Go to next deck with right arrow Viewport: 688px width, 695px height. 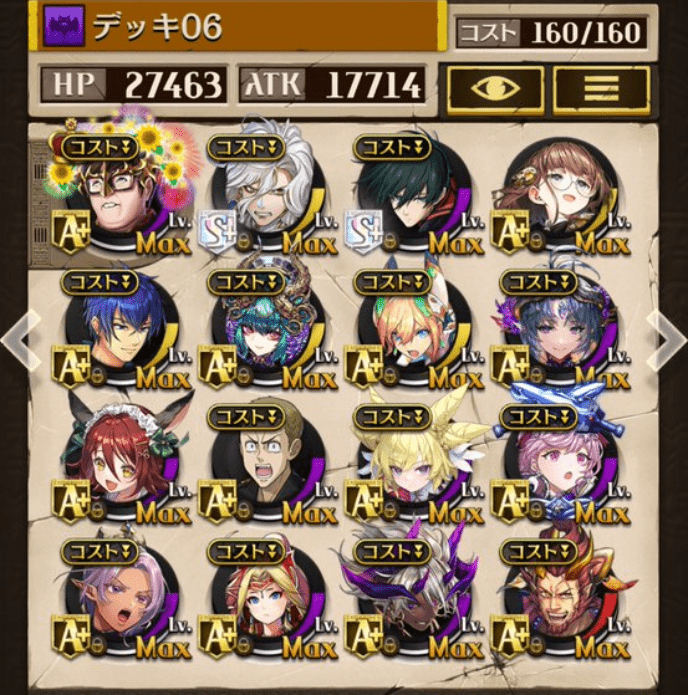tap(668, 340)
